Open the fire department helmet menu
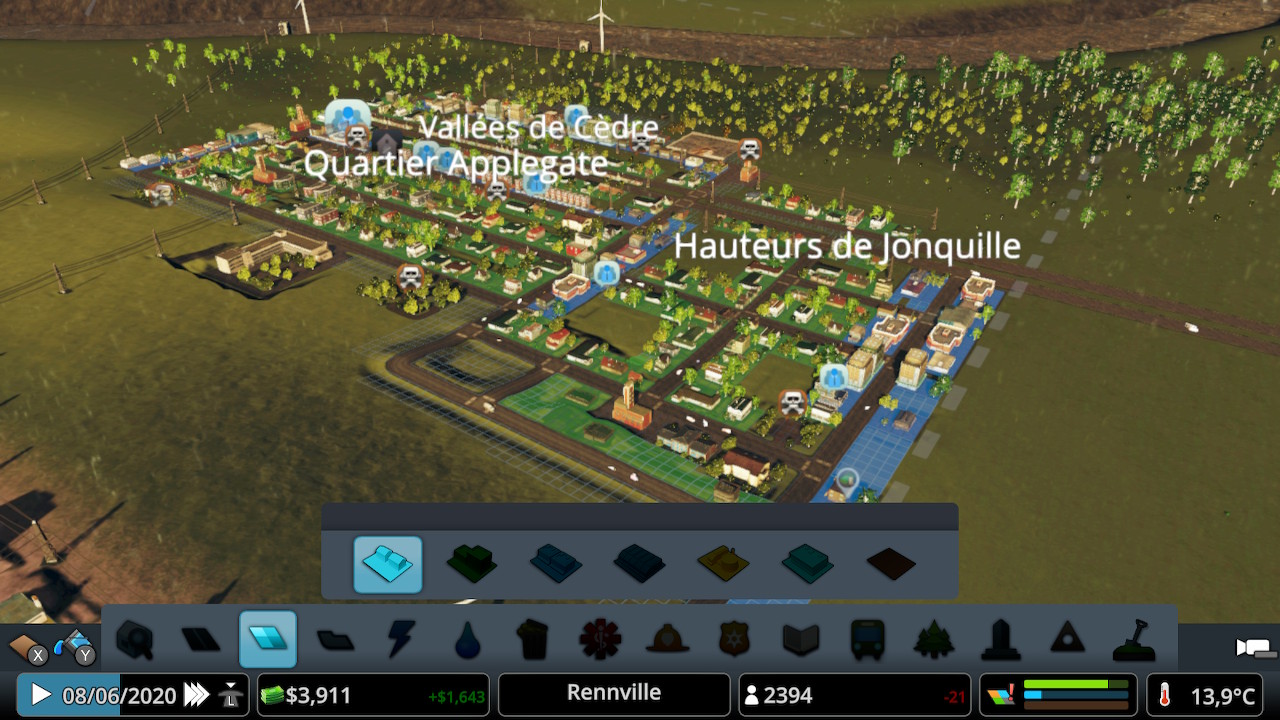Image resolution: width=1280 pixels, height=720 pixels. (x=666, y=639)
